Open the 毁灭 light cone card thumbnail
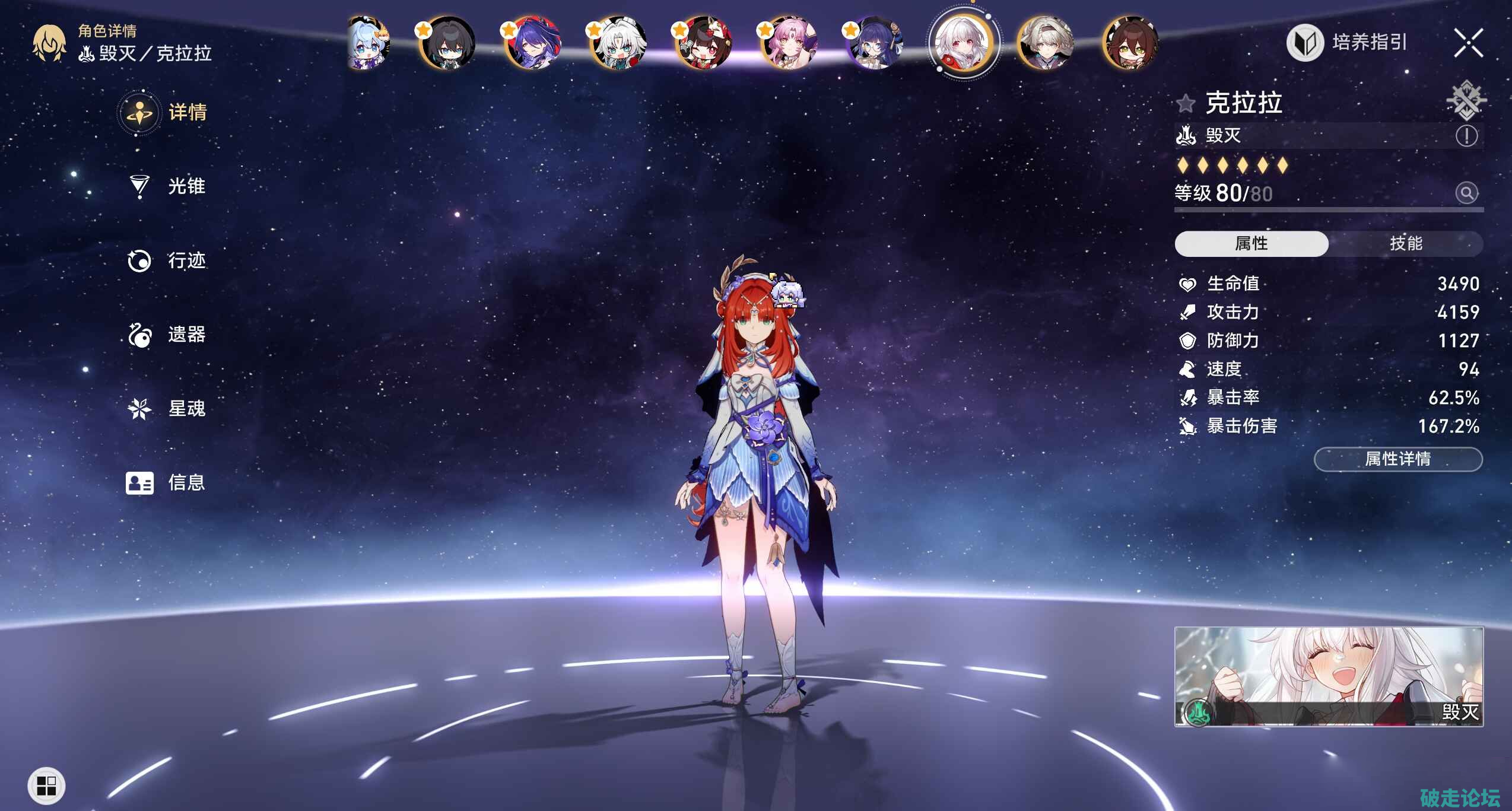Screen dimensions: 1512x811 1329,676
